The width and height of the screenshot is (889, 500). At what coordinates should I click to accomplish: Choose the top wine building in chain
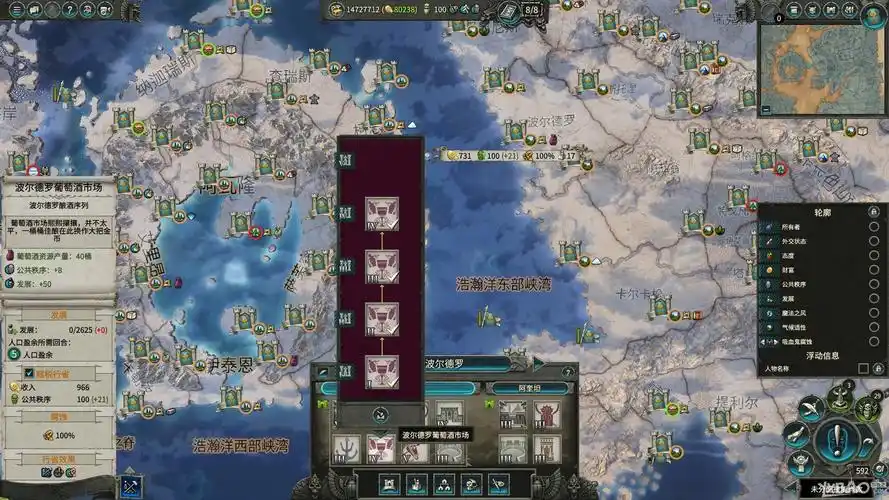point(382,212)
